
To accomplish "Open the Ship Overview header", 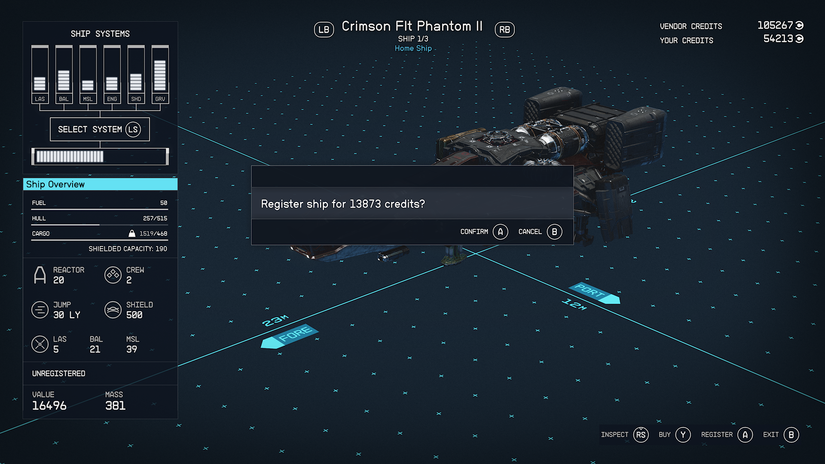I will (100, 185).
